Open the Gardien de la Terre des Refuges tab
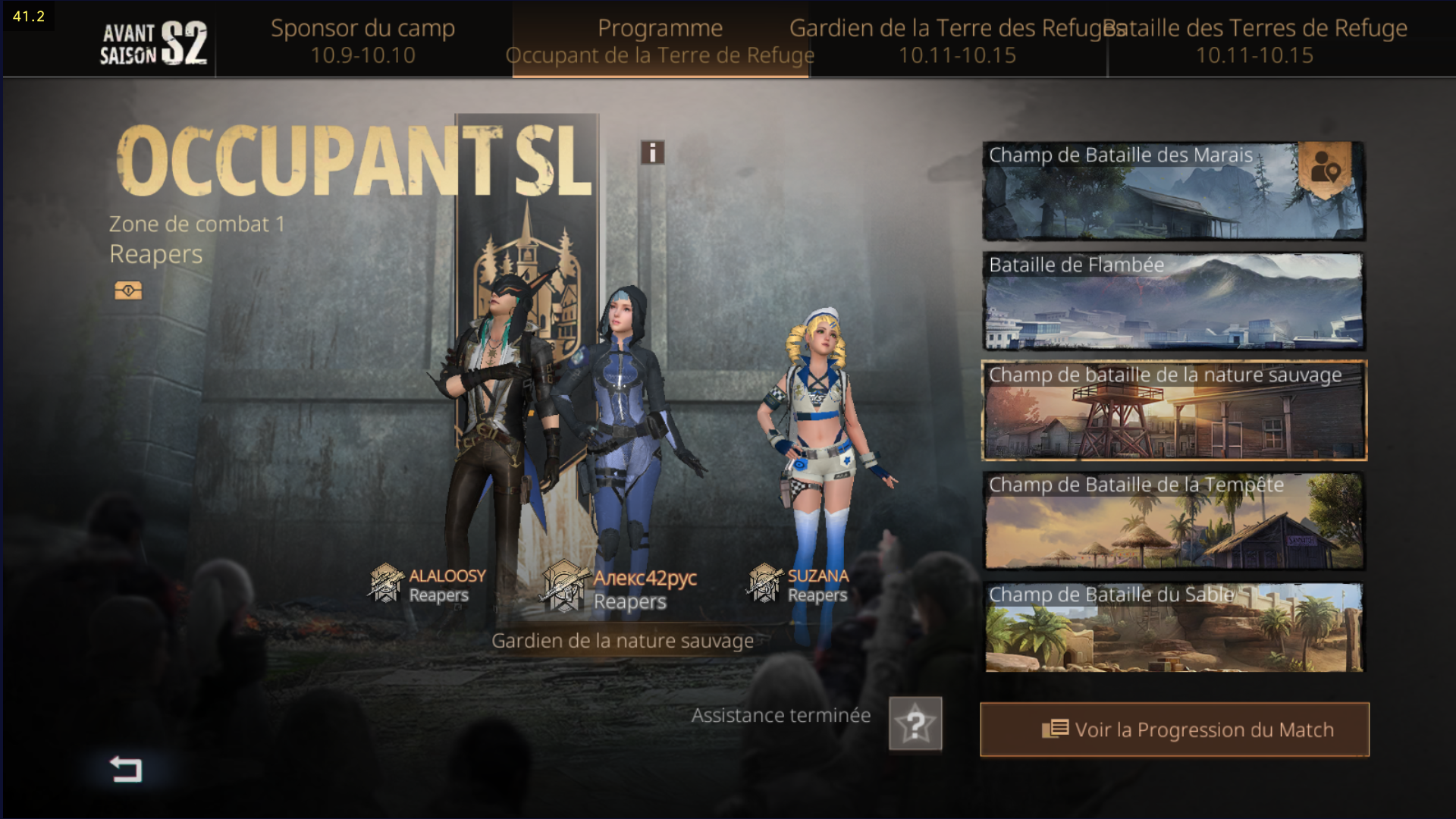Screen dimensions: 1456x819 [957, 41]
